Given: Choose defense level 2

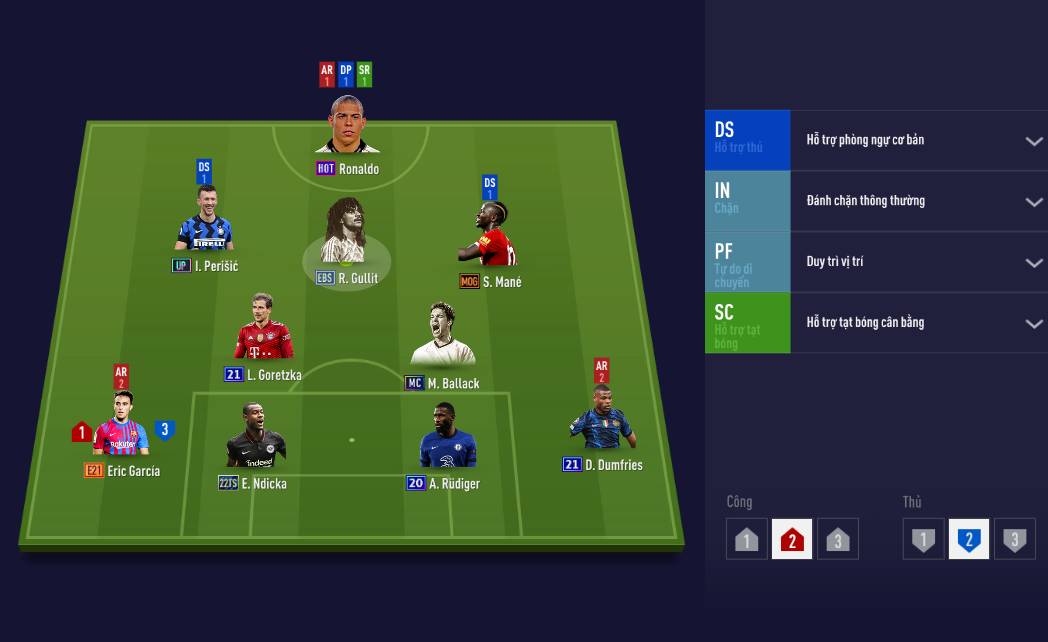Looking at the screenshot, I should click(x=969, y=540).
